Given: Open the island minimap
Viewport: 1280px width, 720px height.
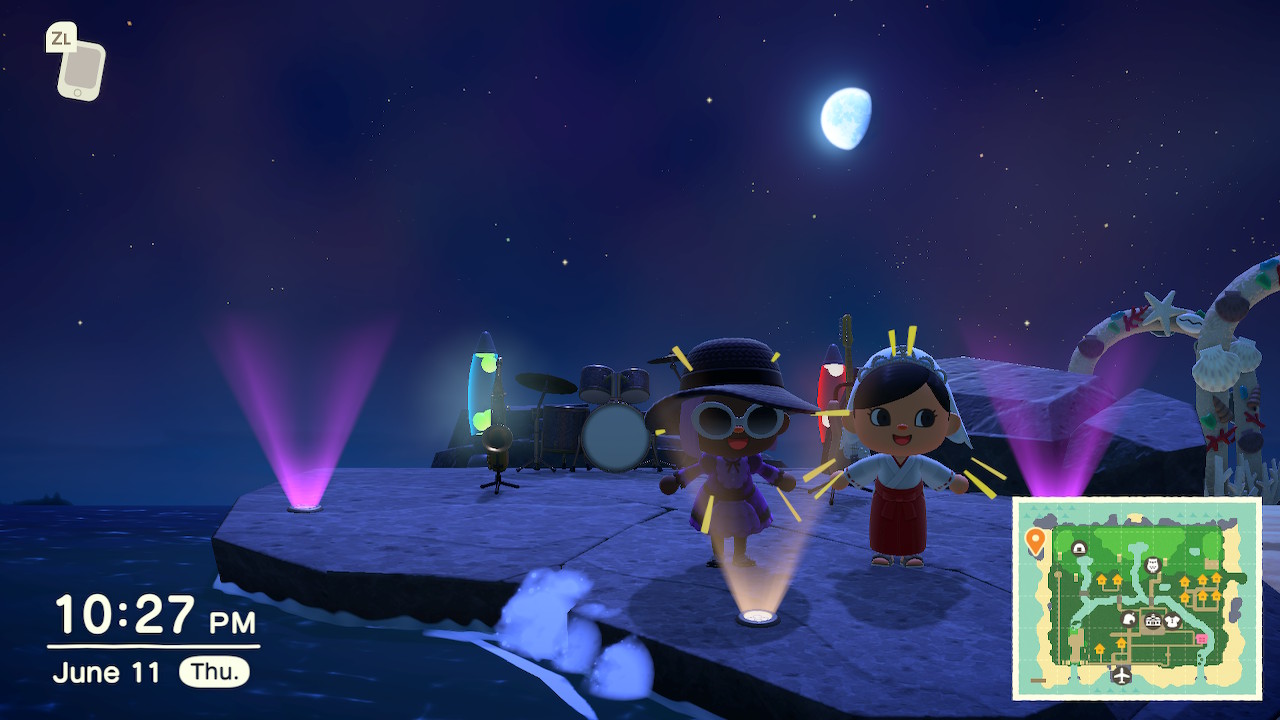Looking at the screenshot, I should coord(1137,598).
